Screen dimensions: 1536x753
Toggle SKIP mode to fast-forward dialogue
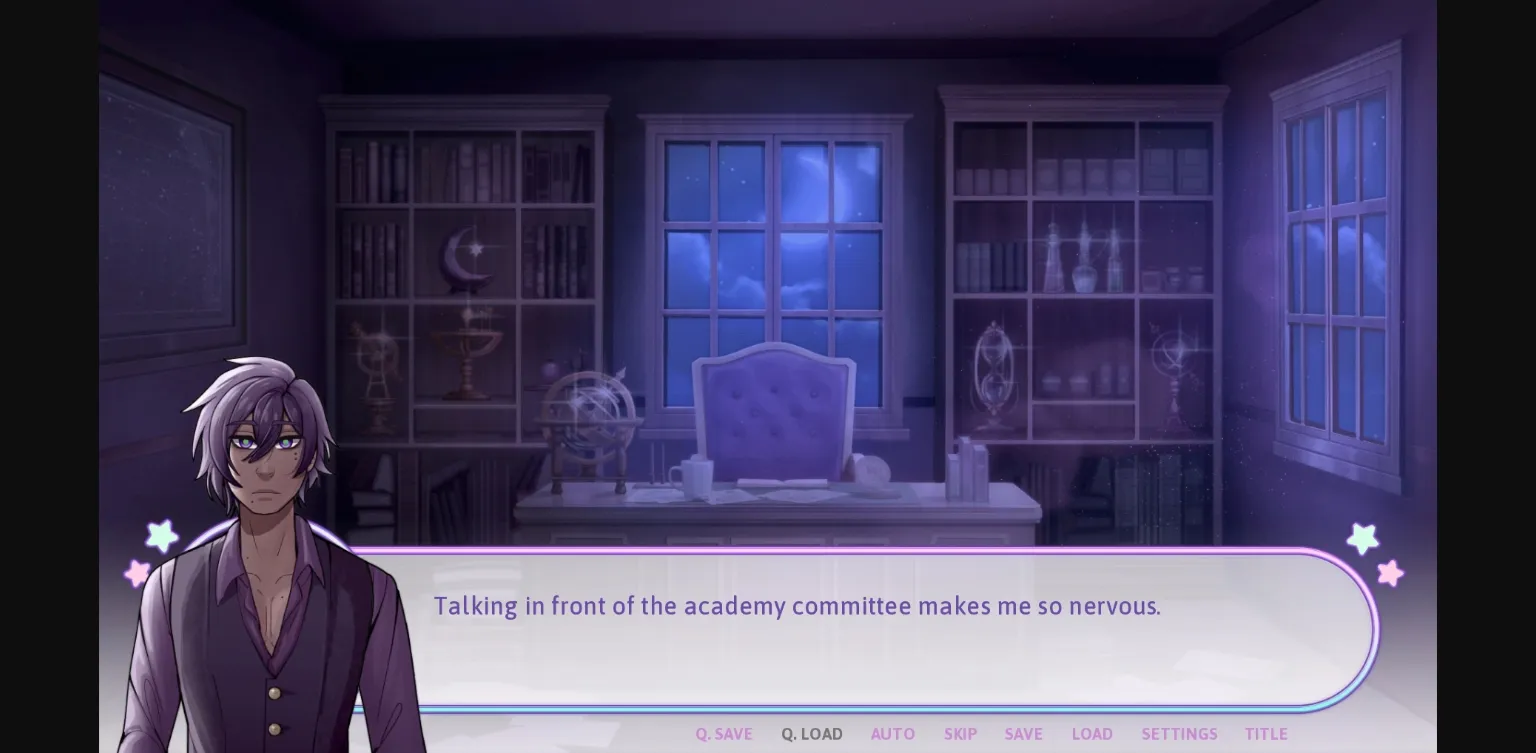click(960, 733)
